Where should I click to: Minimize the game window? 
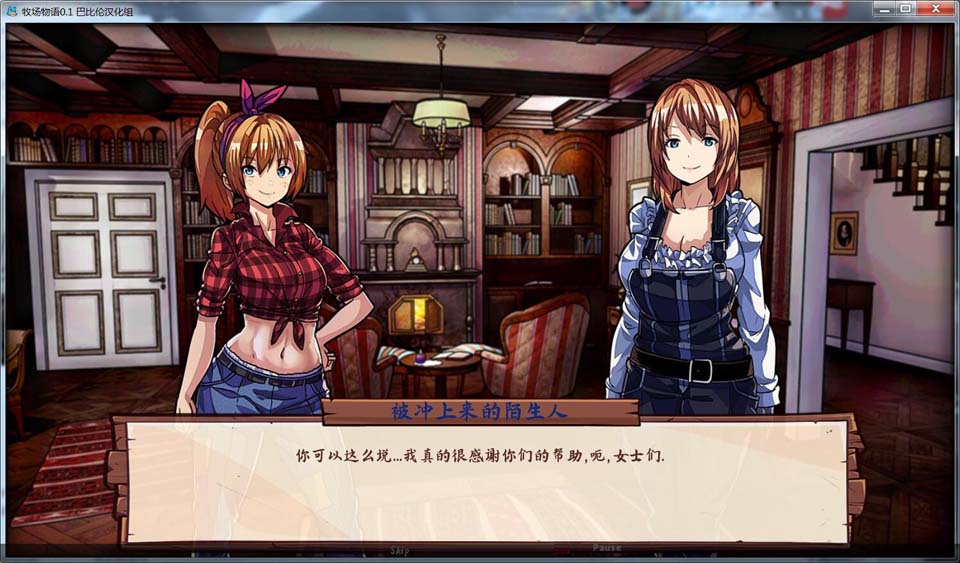point(882,8)
